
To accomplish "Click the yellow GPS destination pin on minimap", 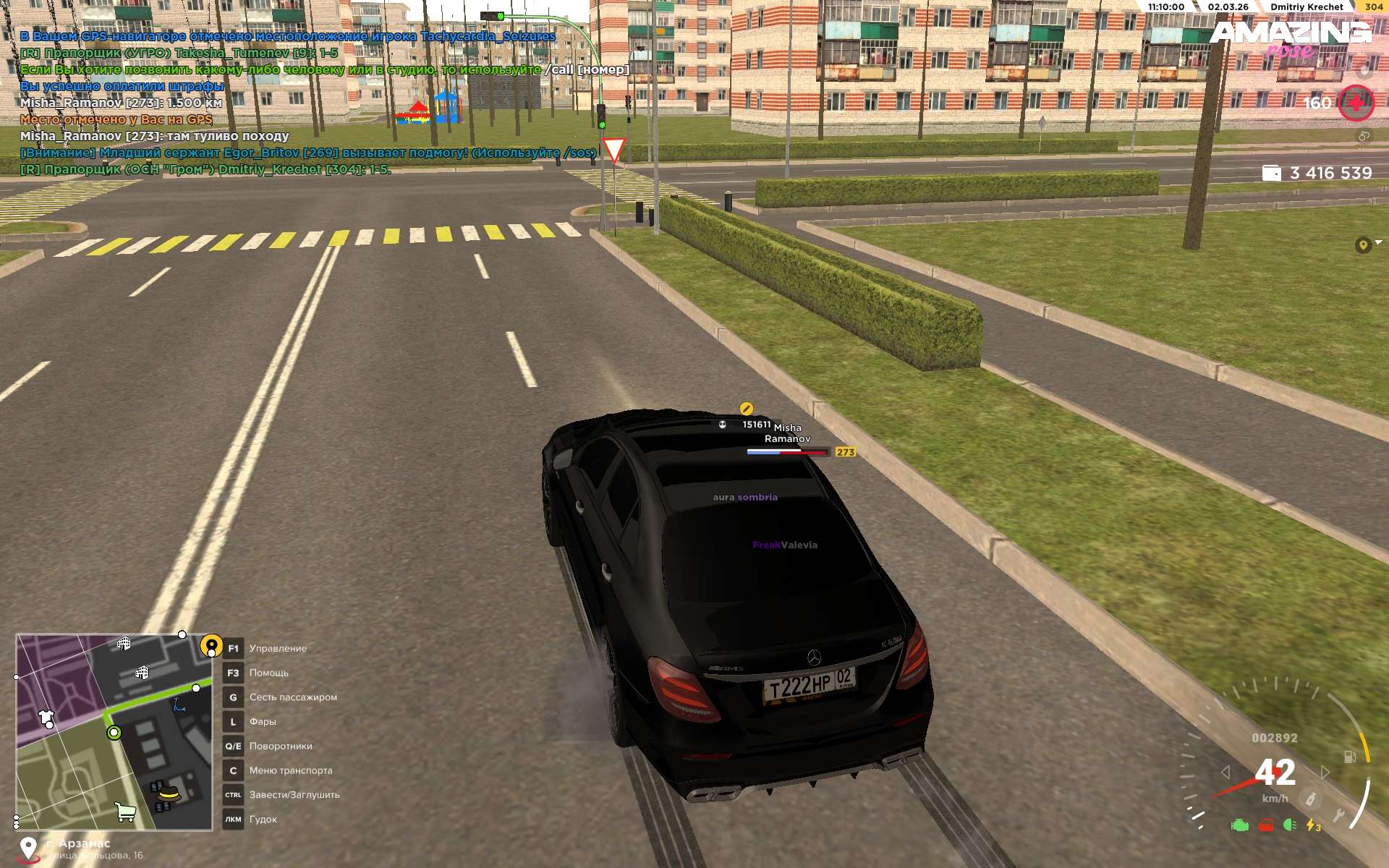I will 211,644.
